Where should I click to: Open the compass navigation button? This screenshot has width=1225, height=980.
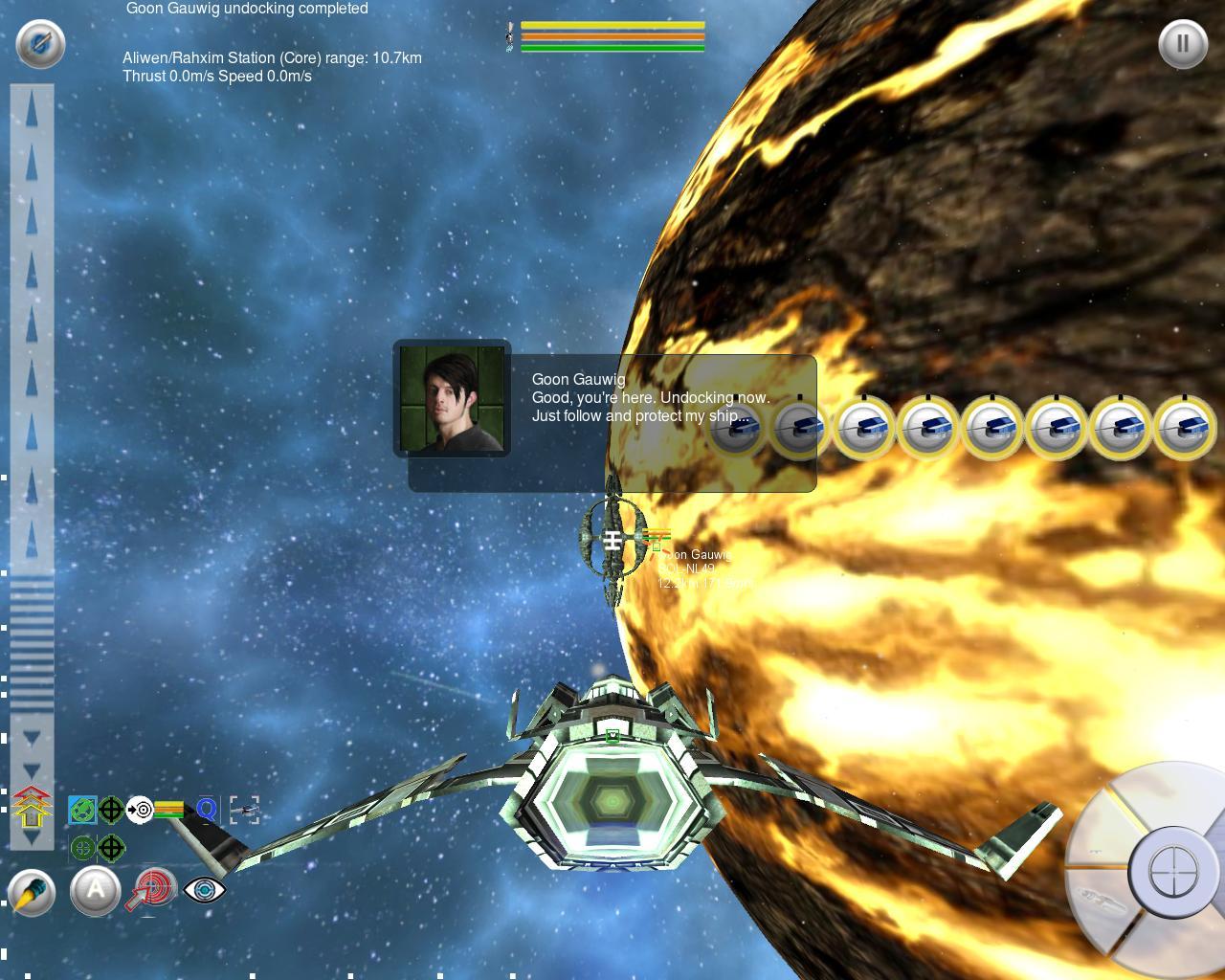40,44
